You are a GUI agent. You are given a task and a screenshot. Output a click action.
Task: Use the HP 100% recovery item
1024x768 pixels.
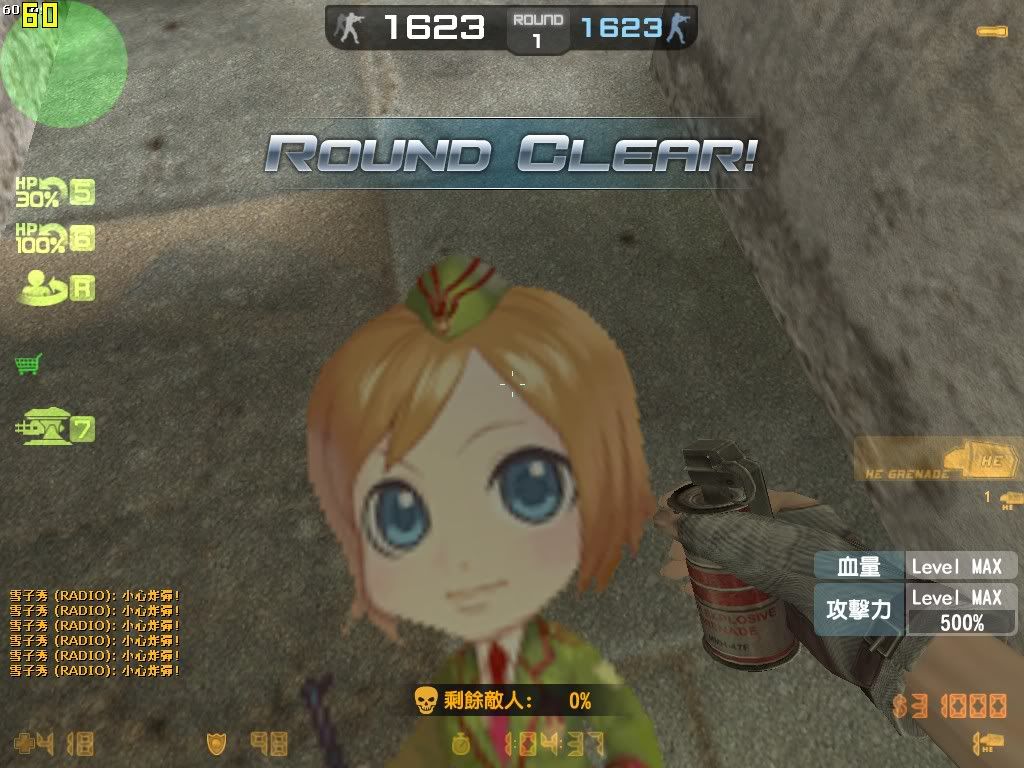[54, 238]
